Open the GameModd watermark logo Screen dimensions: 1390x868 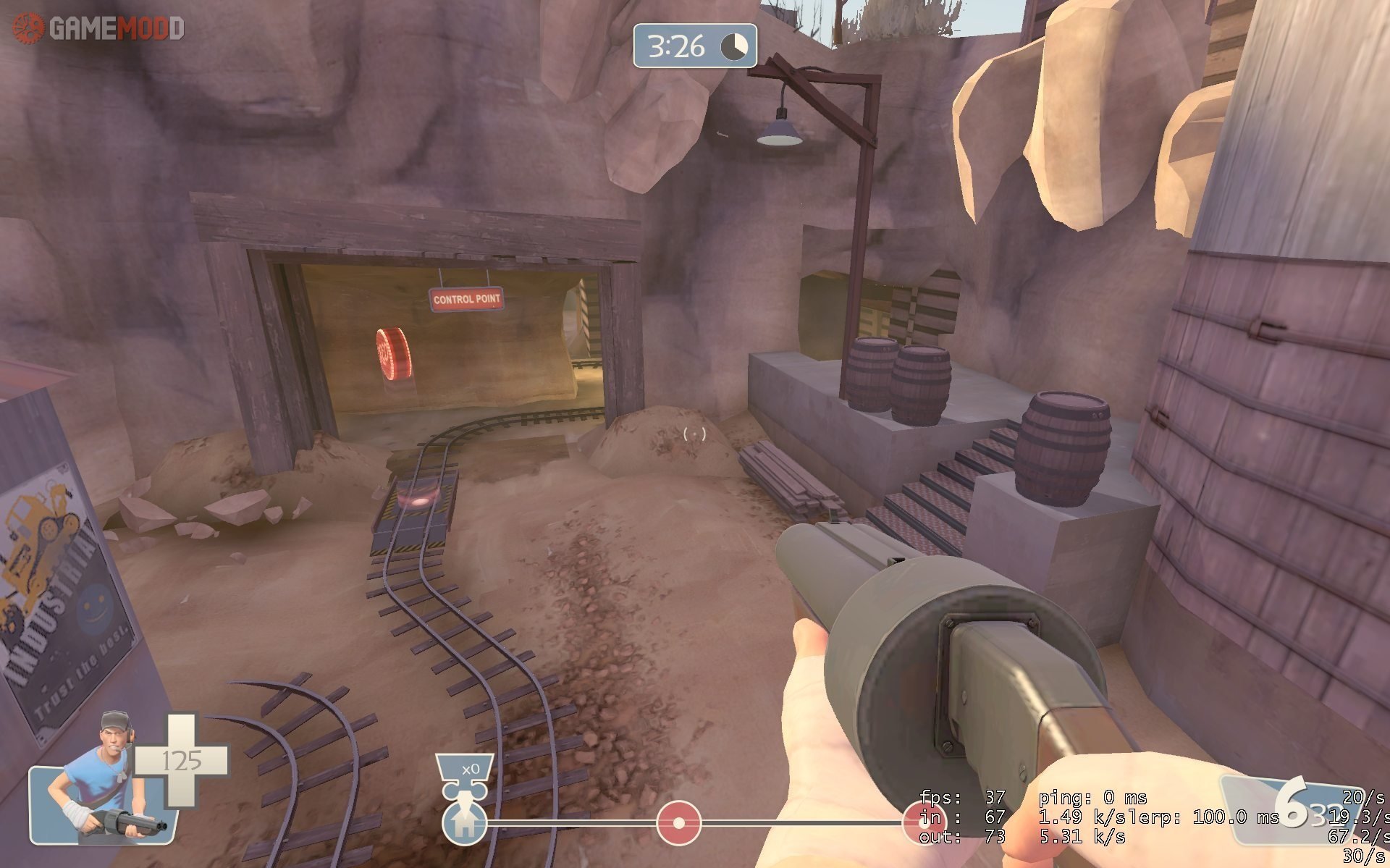coord(98,28)
